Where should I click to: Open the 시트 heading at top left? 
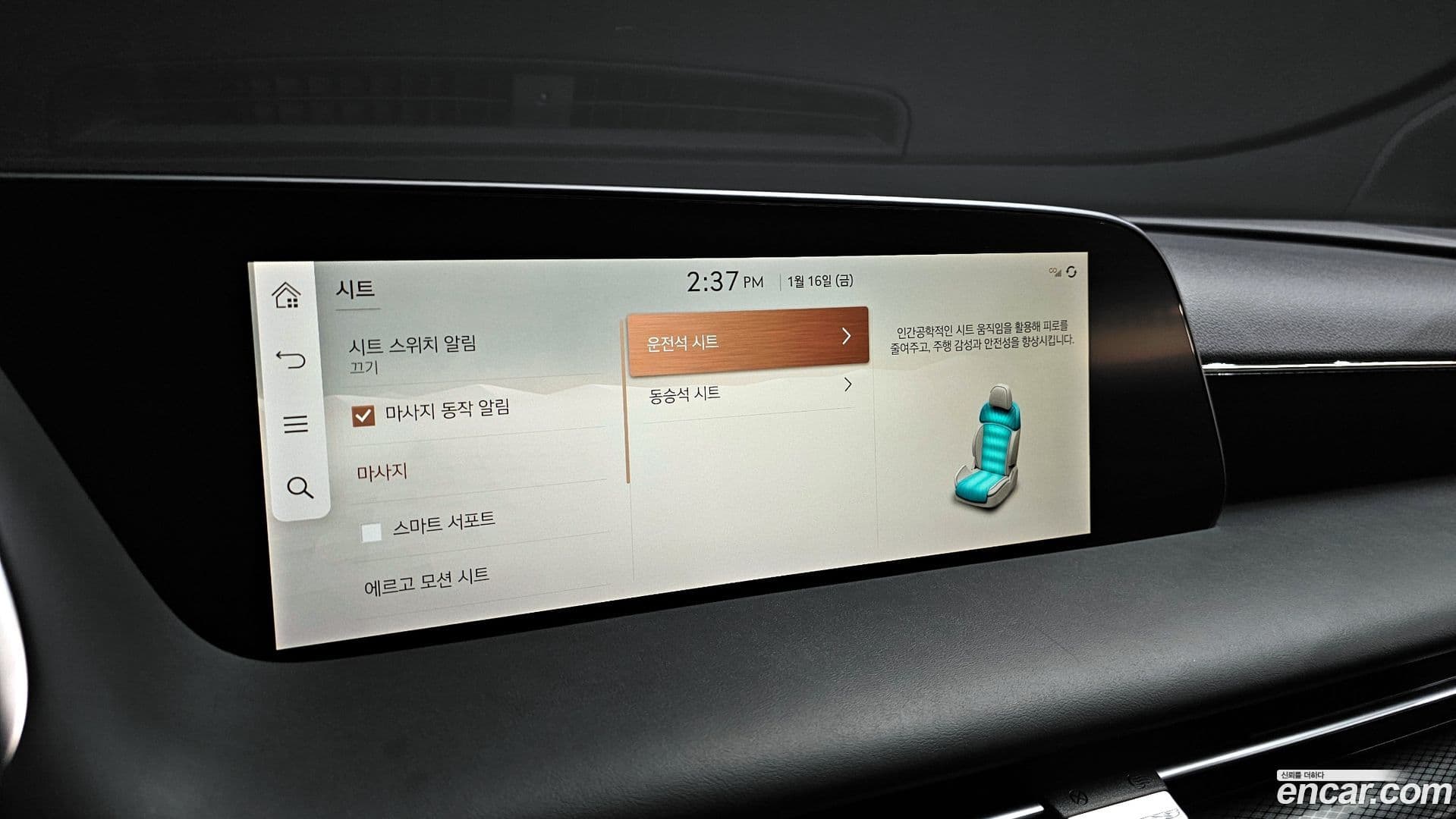point(354,287)
